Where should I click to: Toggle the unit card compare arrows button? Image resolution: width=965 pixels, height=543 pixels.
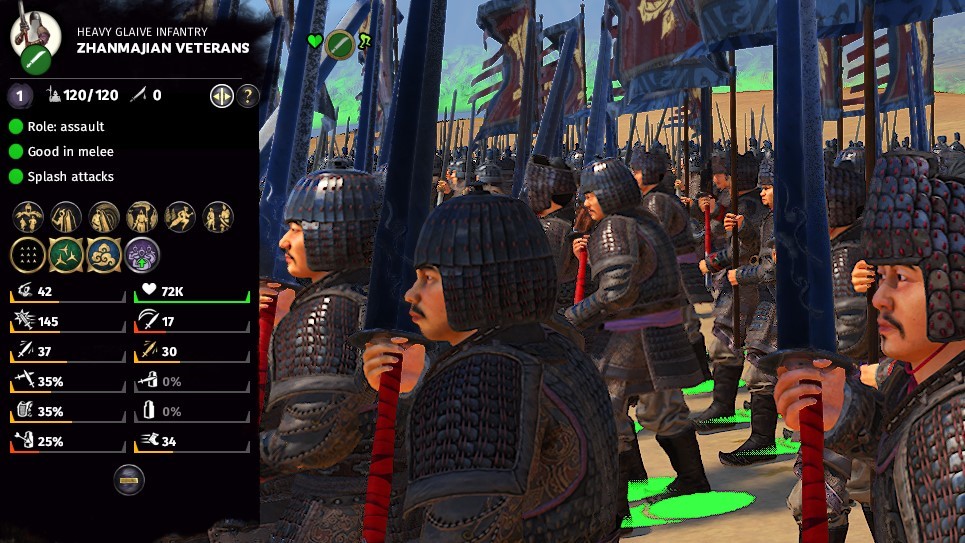pos(221,96)
